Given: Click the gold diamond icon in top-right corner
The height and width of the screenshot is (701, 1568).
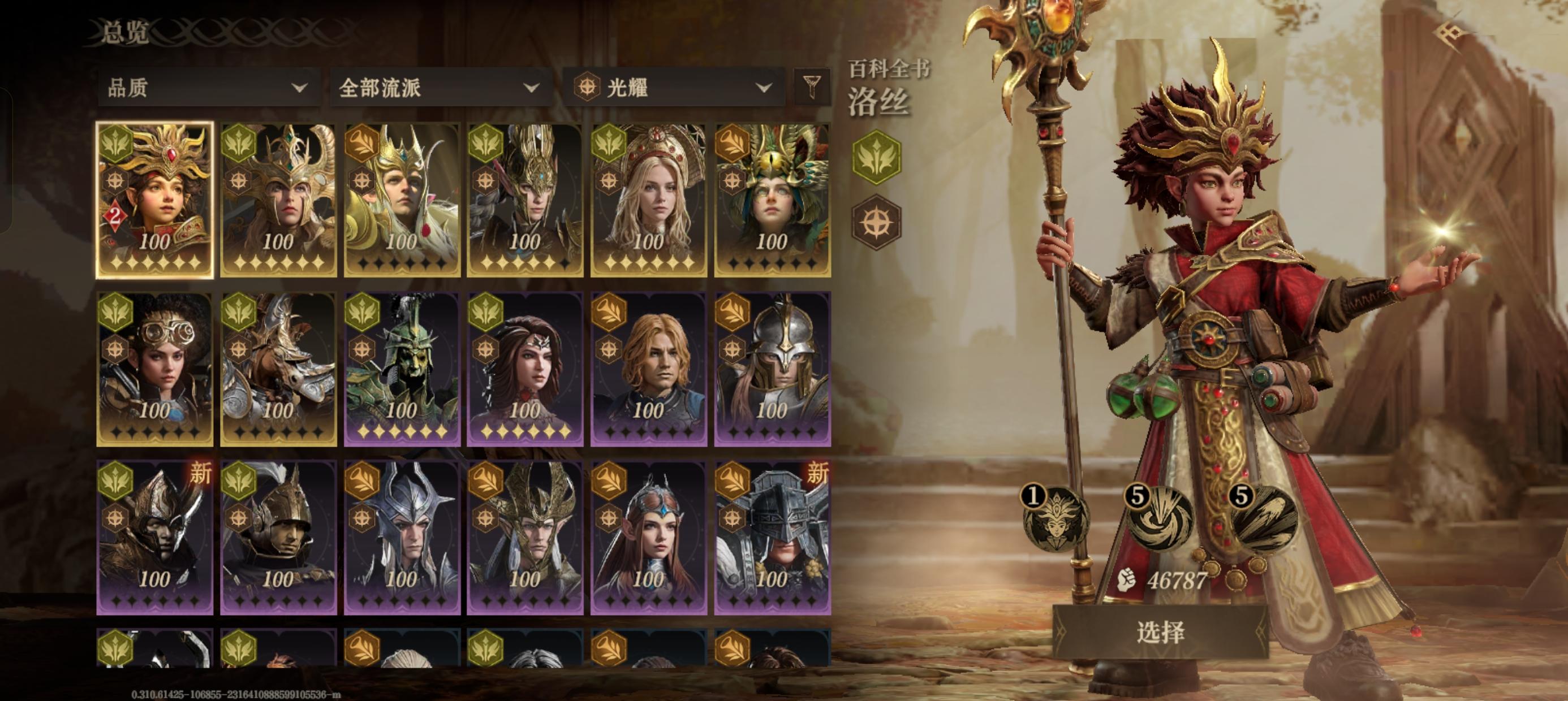Looking at the screenshot, I should [x=1450, y=32].
